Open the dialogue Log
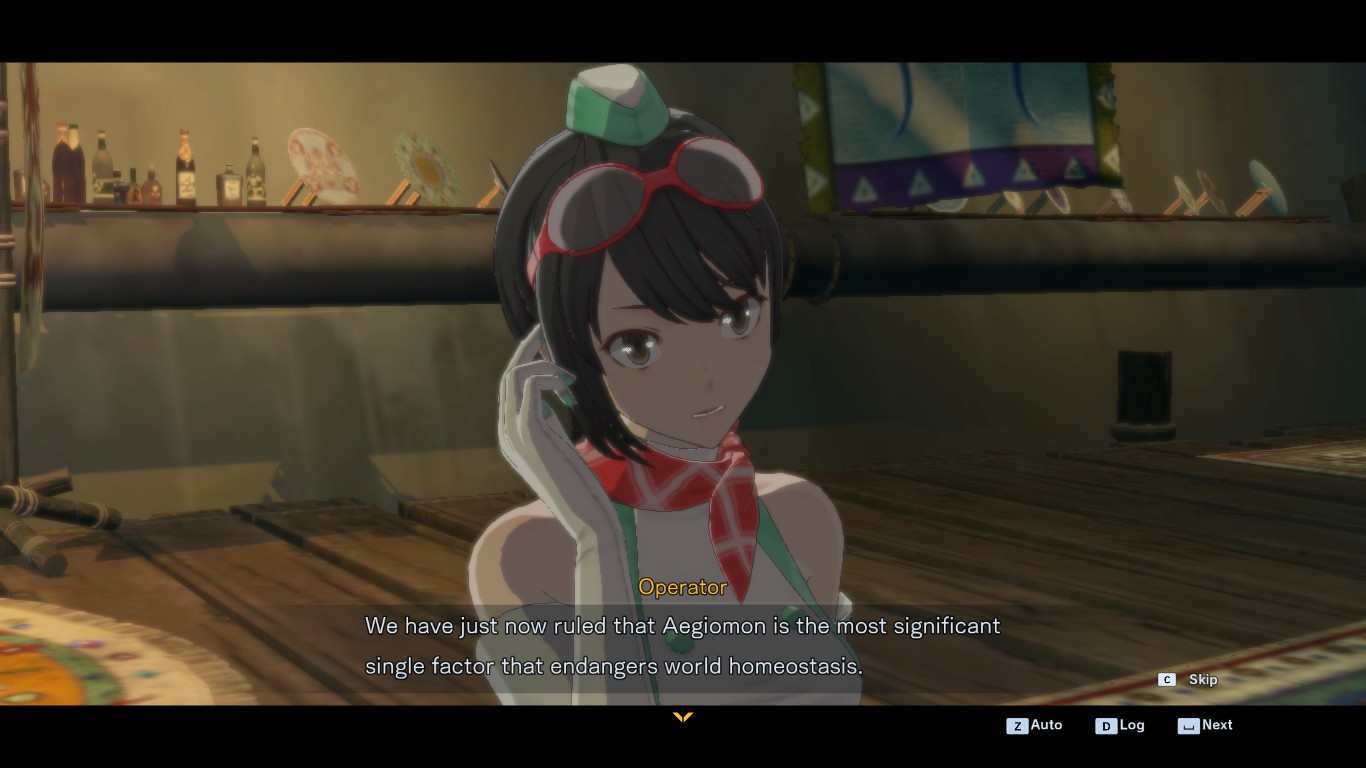The height and width of the screenshot is (768, 1366). [x=1120, y=725]
